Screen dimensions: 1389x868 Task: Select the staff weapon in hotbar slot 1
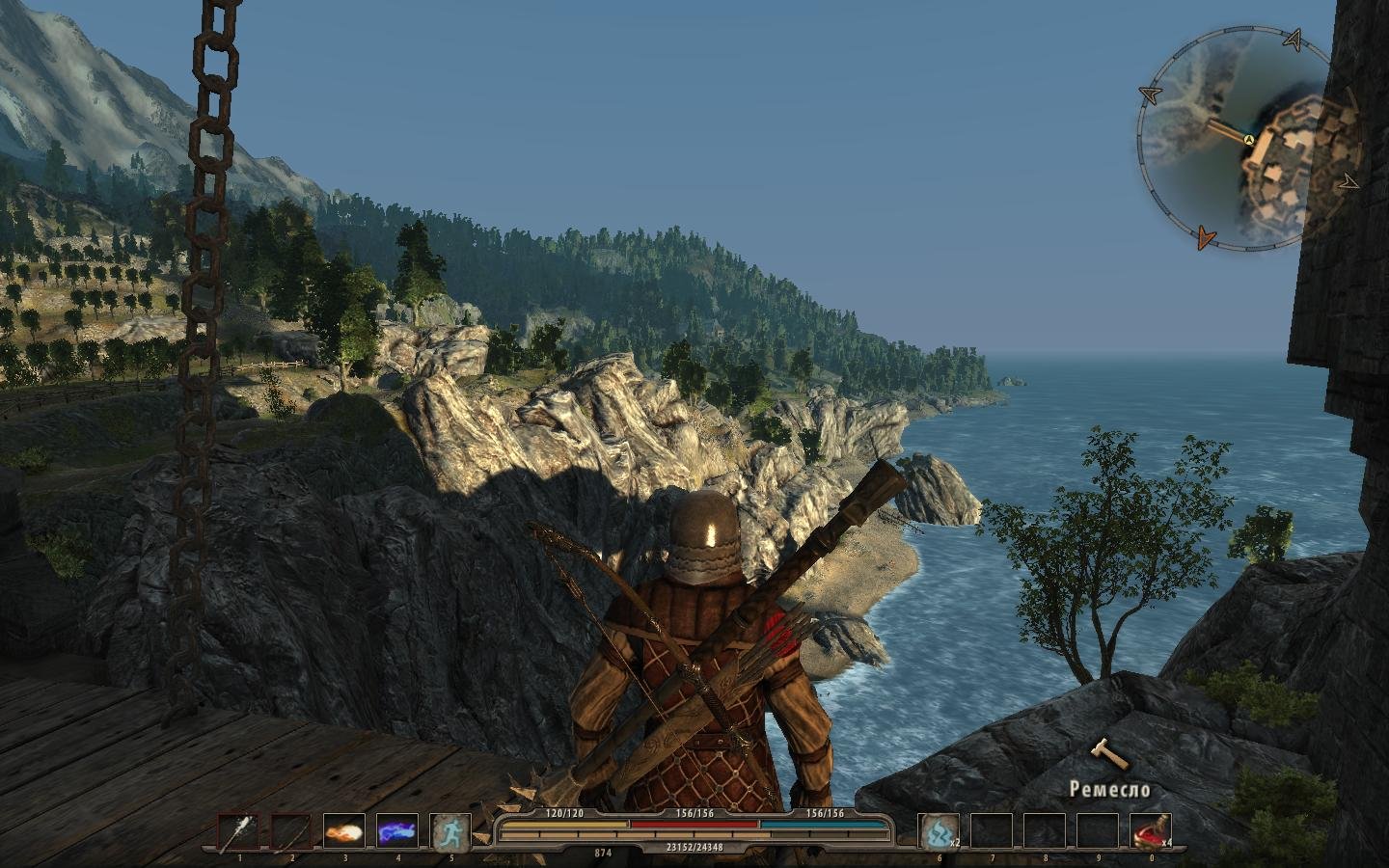237,832
